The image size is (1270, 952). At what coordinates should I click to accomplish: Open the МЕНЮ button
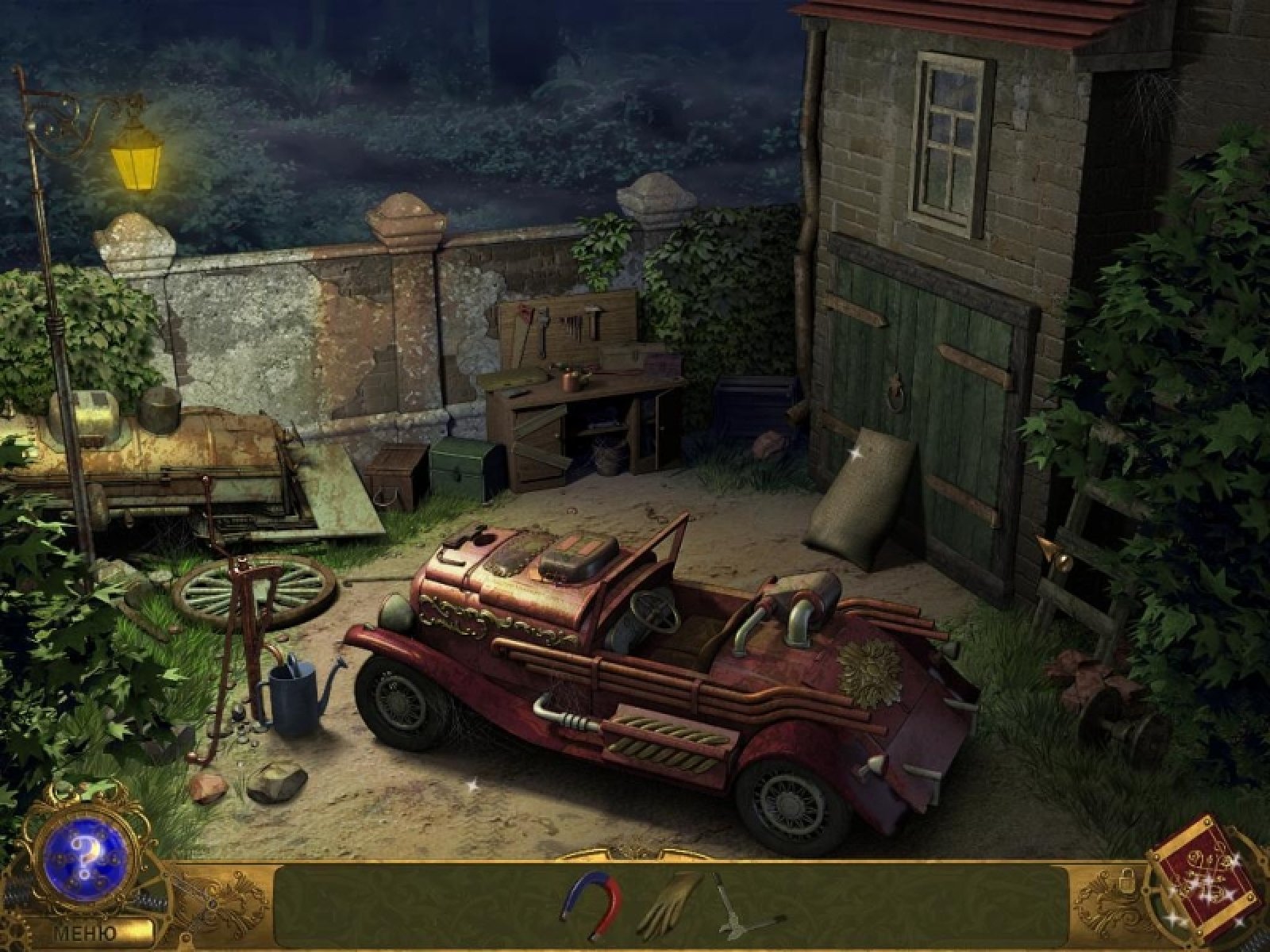(86, 933)
